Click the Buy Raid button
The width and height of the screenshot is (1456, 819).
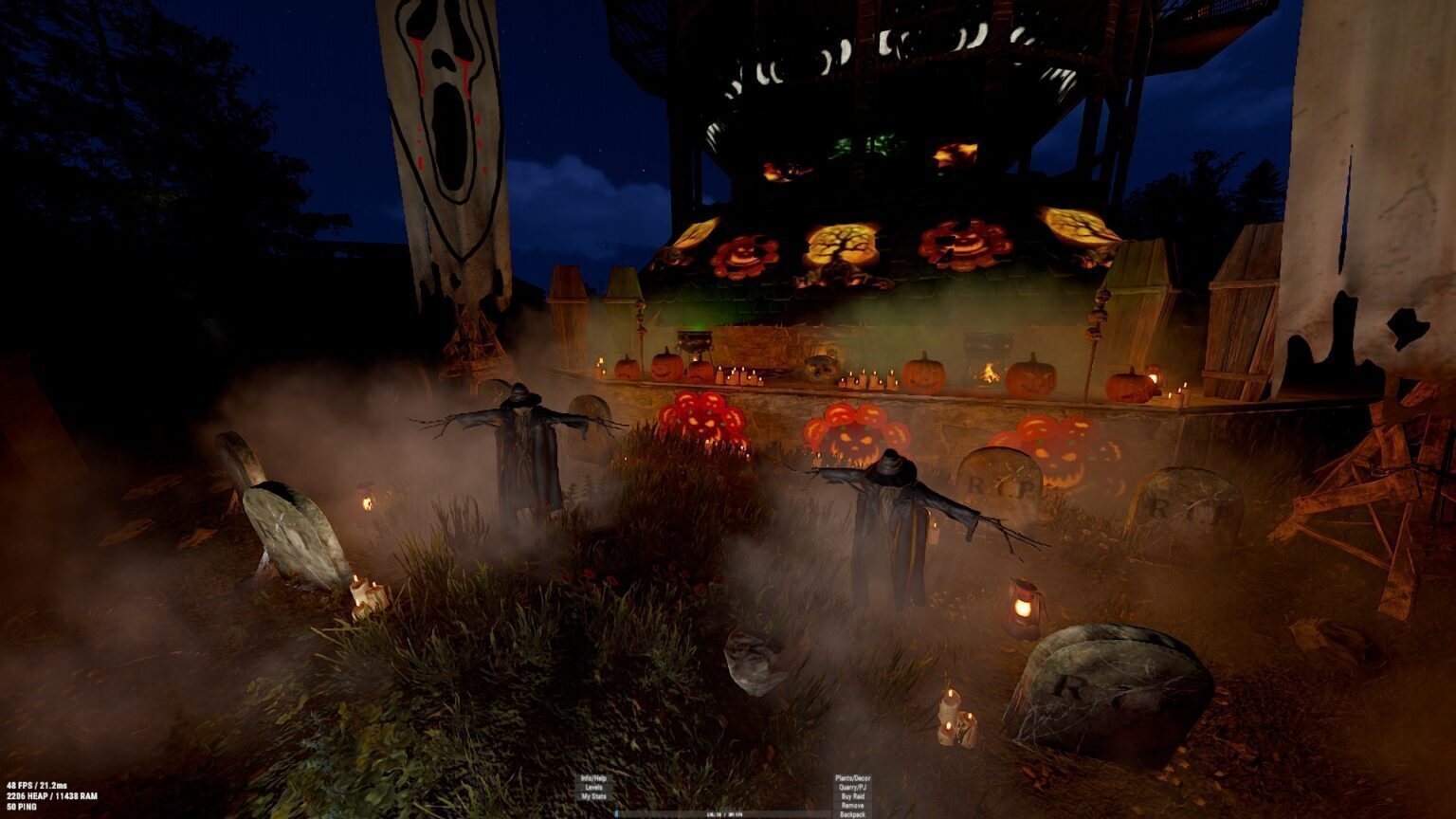point(852,797)
